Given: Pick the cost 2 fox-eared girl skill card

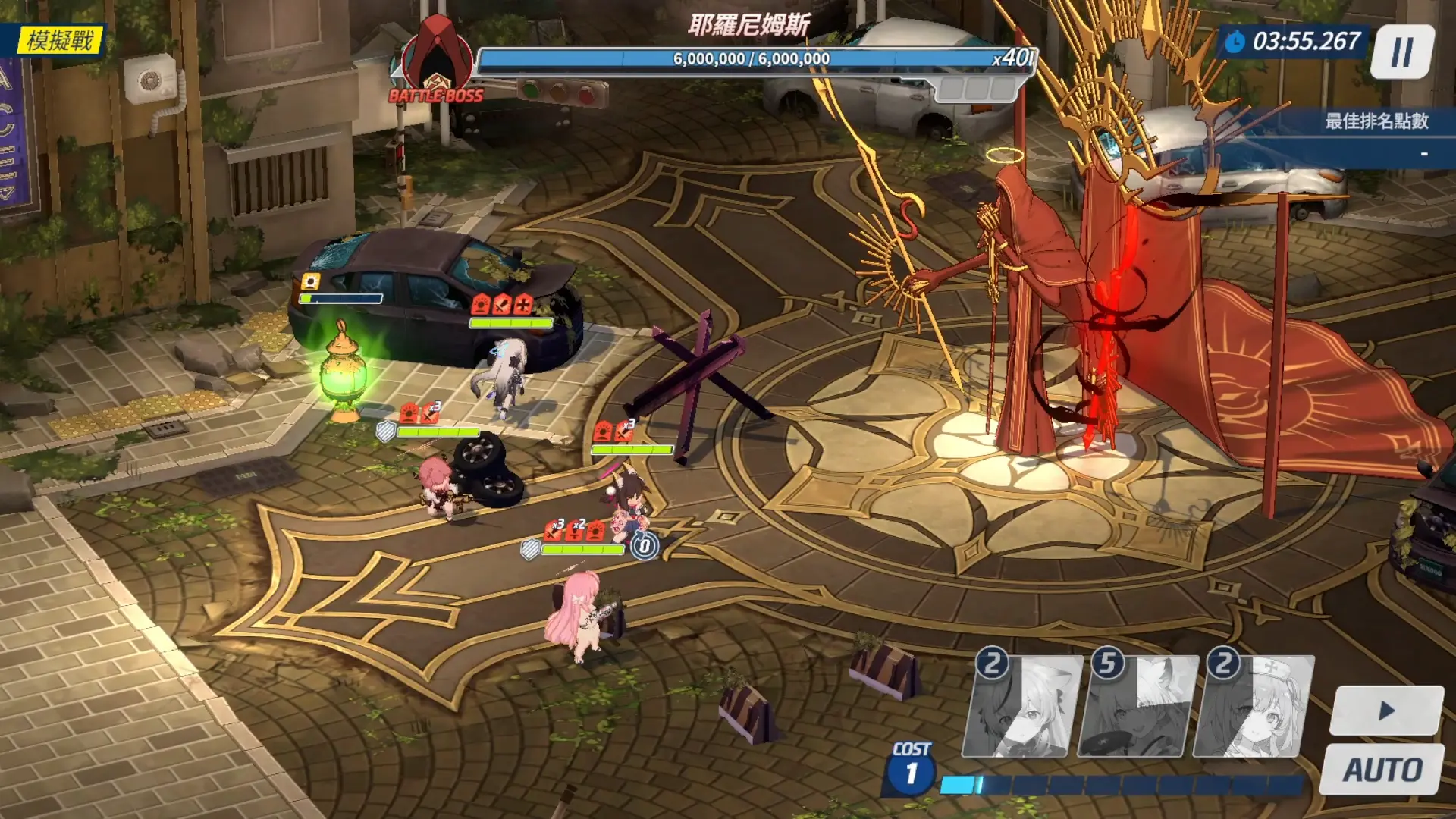Looking at the screenshot, I should tap(1023, 708).
